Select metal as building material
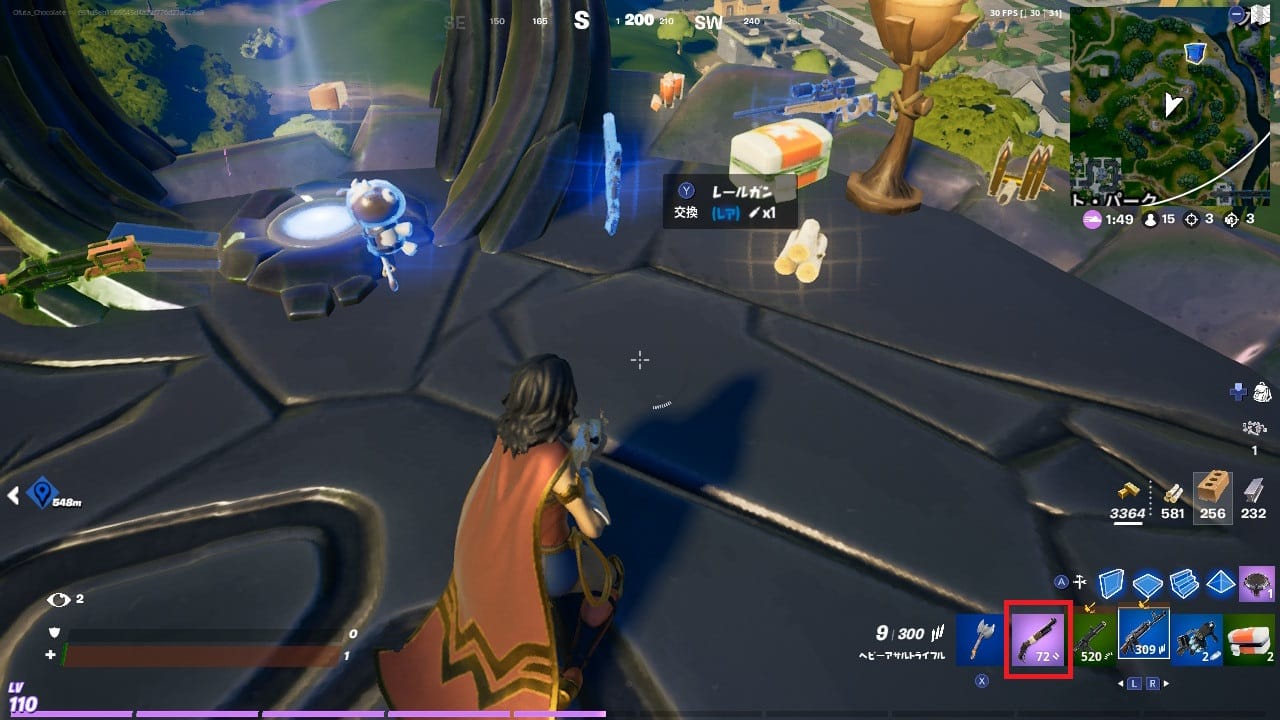Image resolution: width=1280 pixels, height=720 pixels. [x=1252, y=492]
